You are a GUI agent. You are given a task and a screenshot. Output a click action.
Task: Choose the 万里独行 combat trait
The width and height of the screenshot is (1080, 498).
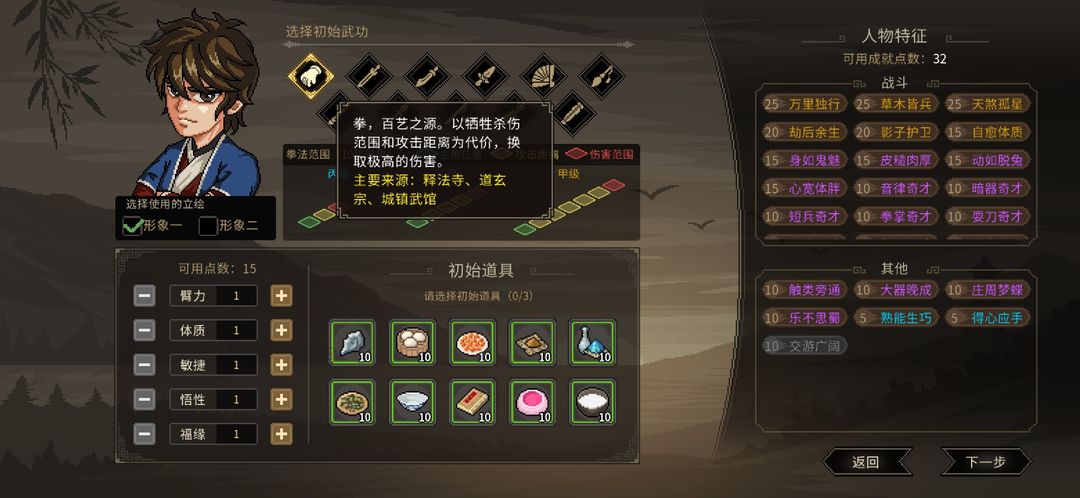pos(804,104)
